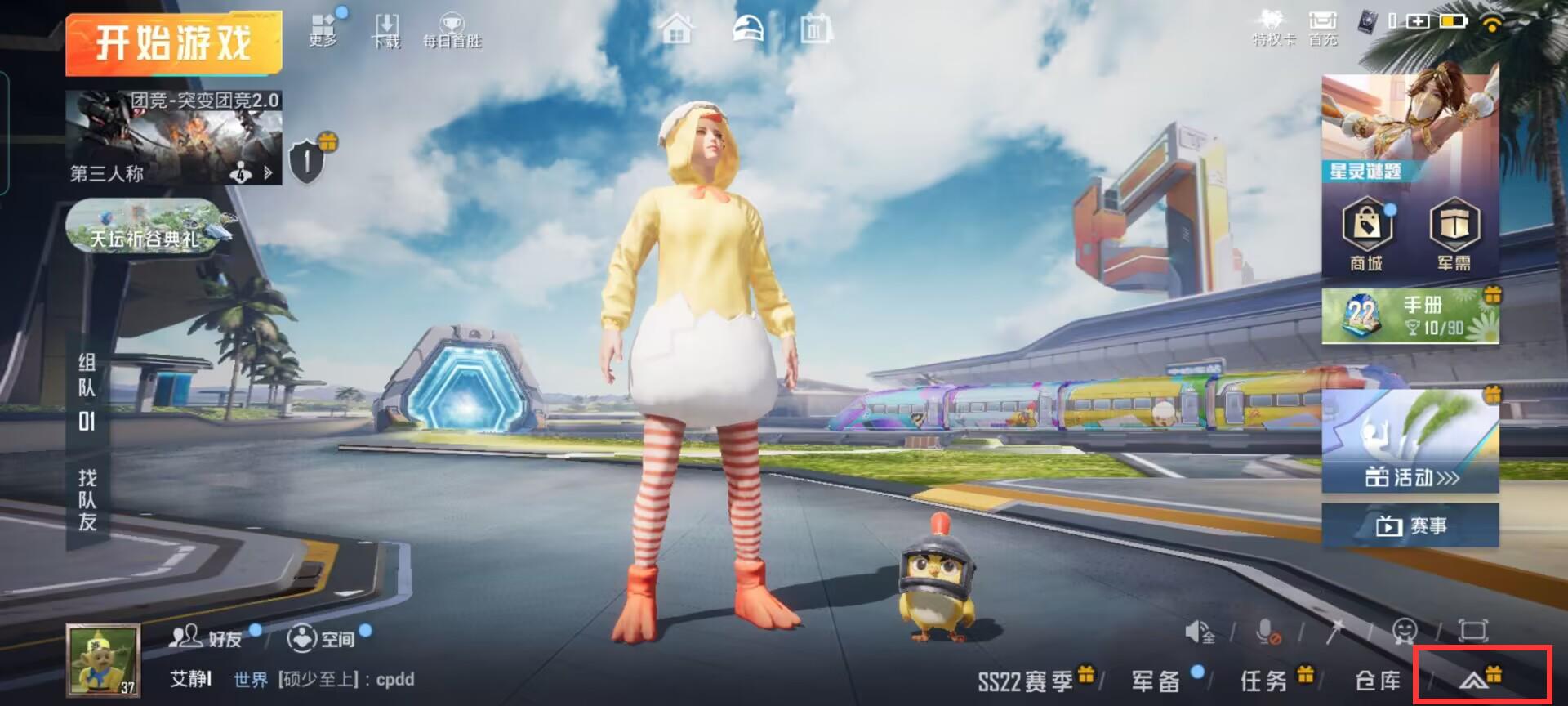This screenshot has width=1568, height=706.
Task: Open the 手册 season handbook
Action: (x=1410, y=315)
